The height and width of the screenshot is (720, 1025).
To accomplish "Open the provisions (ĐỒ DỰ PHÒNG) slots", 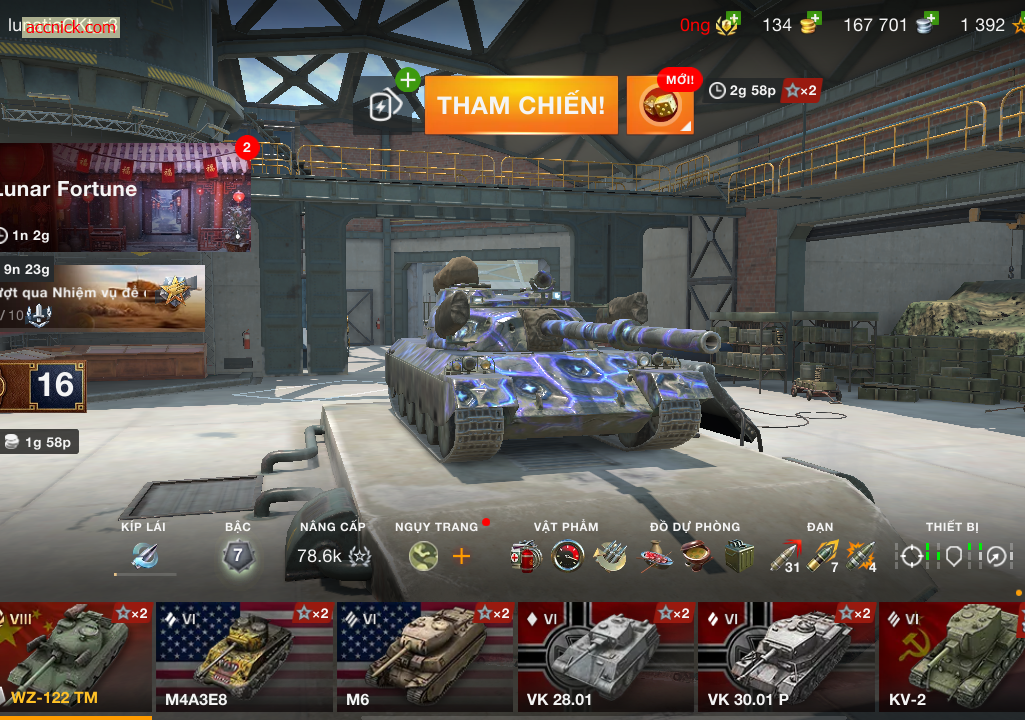I will tap(695, 556).
